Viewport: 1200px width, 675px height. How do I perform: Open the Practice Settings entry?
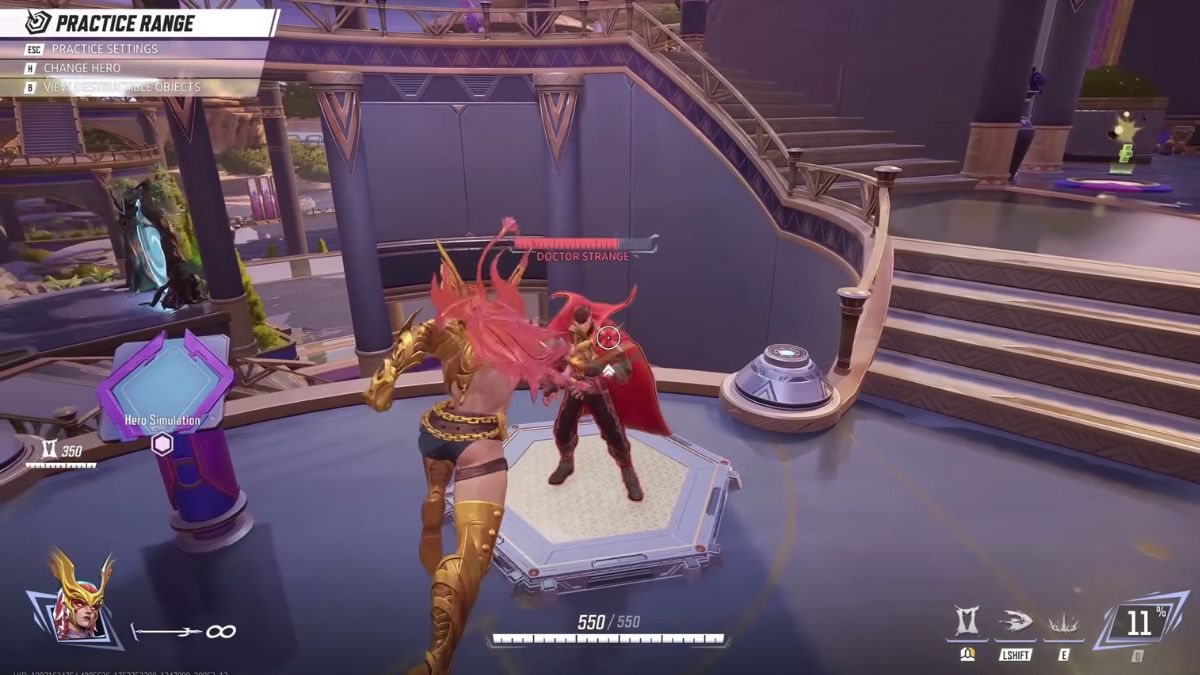coord(105,49)
